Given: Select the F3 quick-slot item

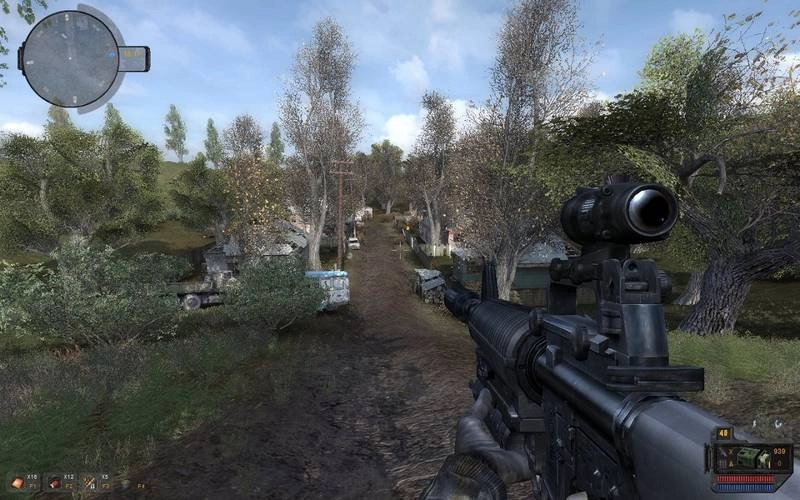Looking at the screenshot, I should pos(90,481).
